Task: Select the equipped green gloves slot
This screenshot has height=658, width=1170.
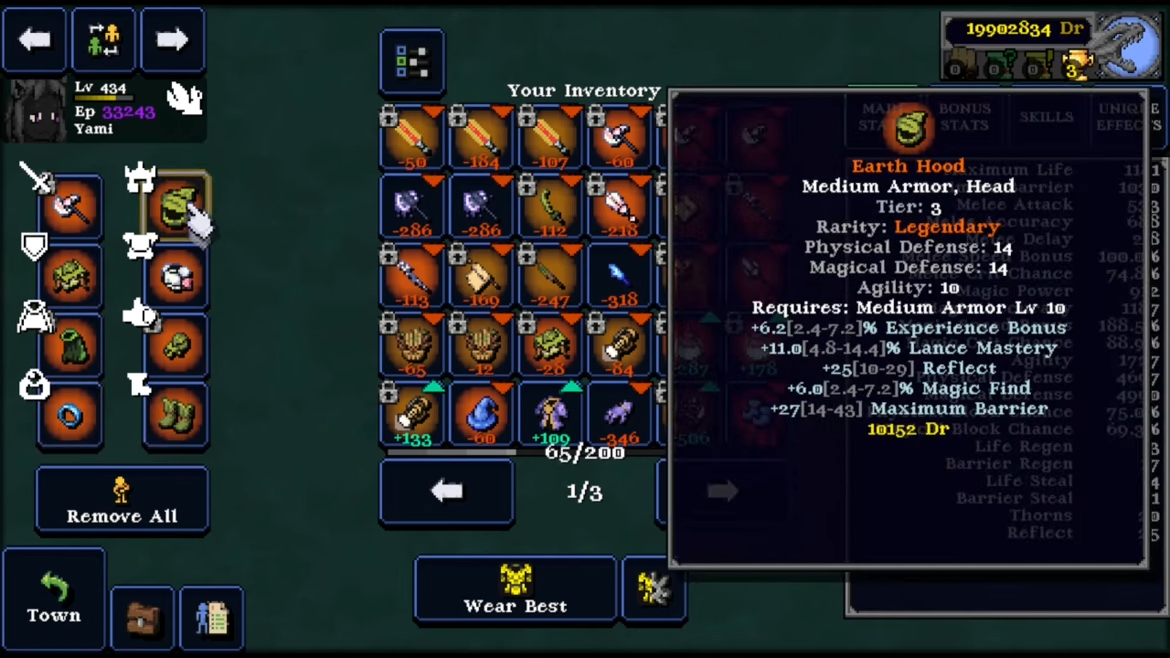Action: coord(176,346)
